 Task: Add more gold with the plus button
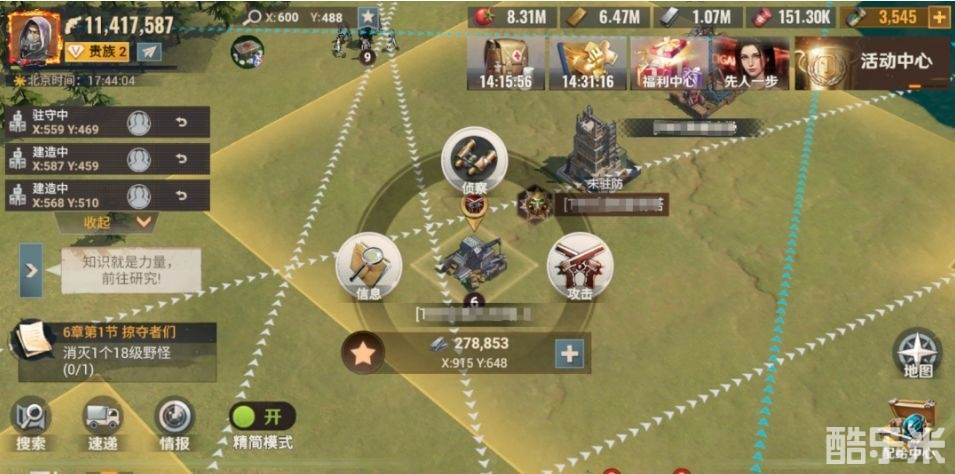[x=938, y=17]
